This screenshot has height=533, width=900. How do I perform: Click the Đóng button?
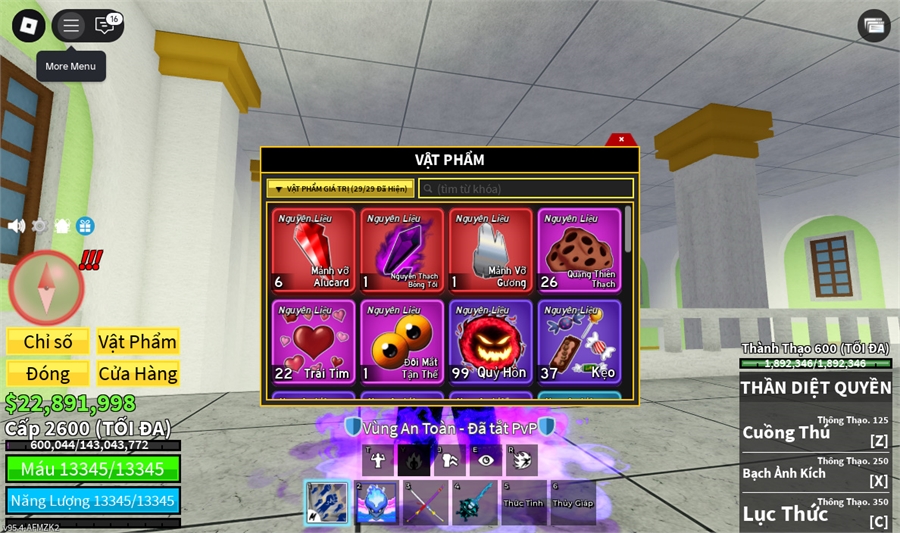[x=48, y=374]
